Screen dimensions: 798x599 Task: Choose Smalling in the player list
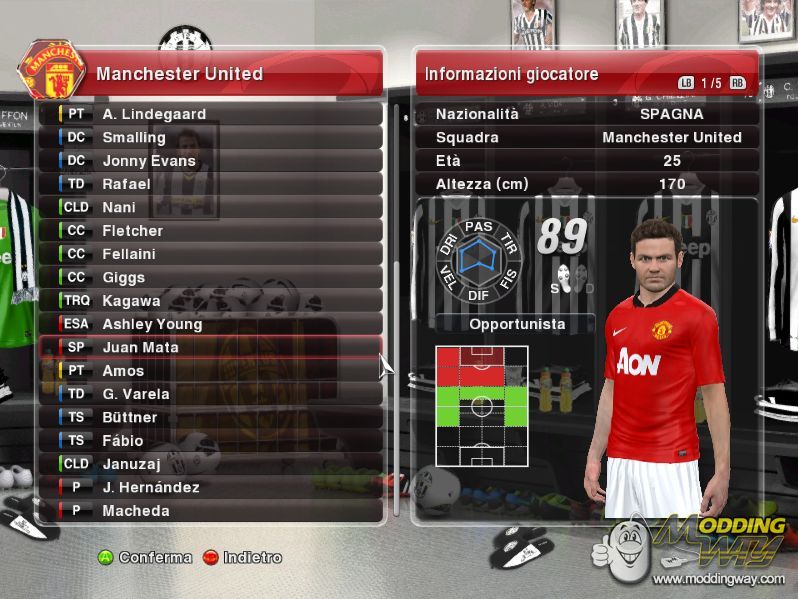click(210, 137)
